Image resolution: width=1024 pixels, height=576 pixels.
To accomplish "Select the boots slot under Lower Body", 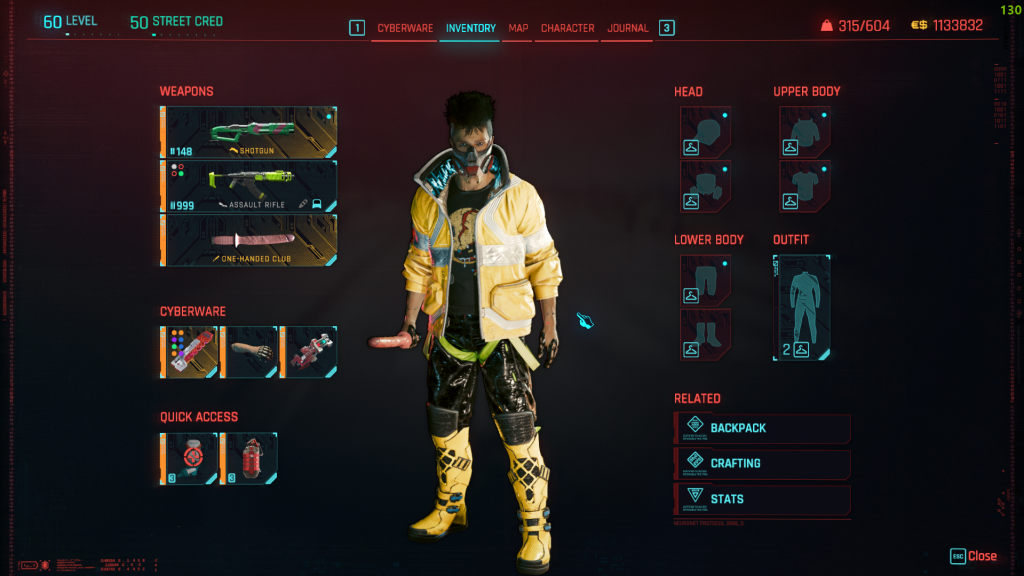I will pyautogui.click(x=706, y=334).
